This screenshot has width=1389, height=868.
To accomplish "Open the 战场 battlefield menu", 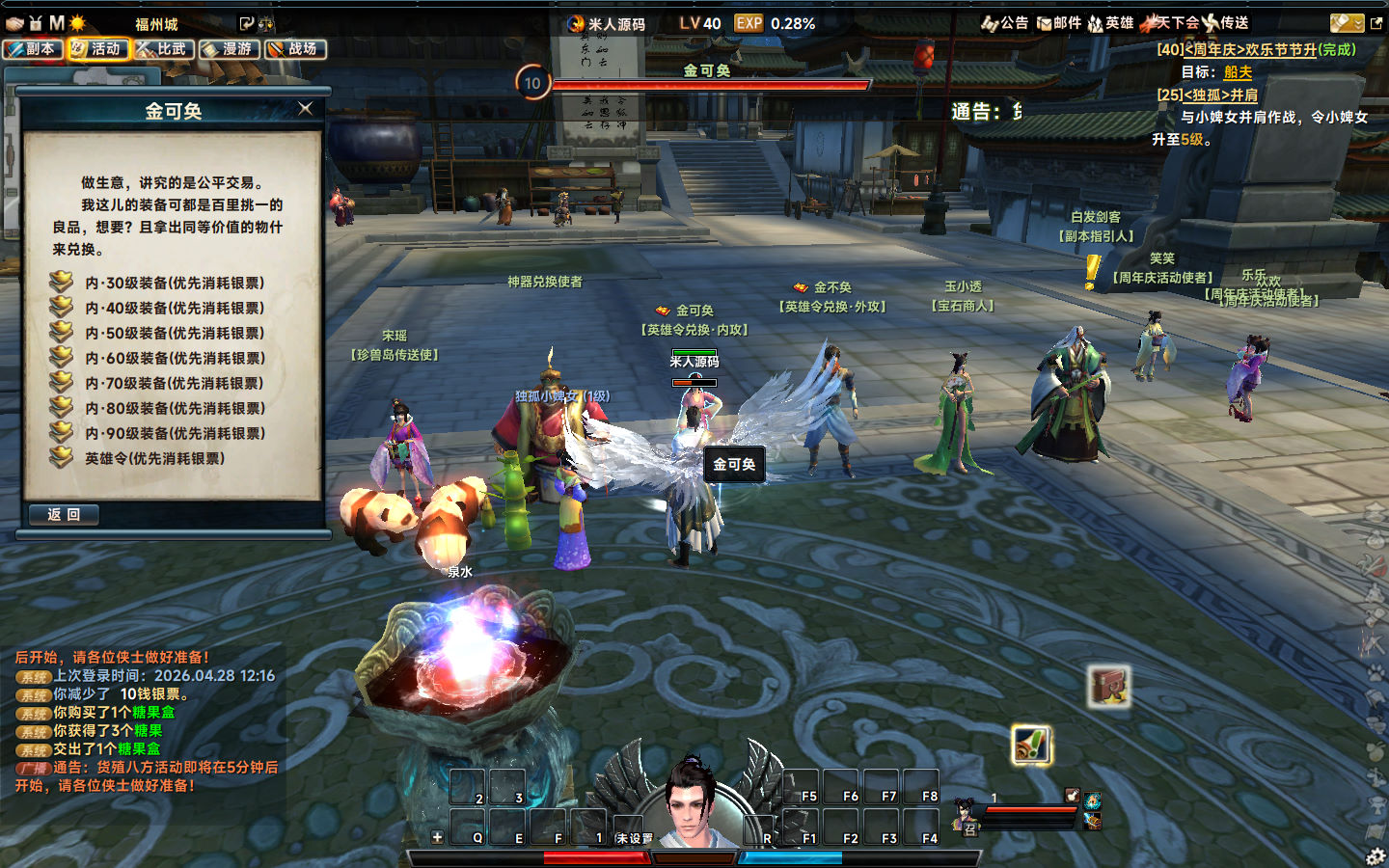I will click(295, 48).
